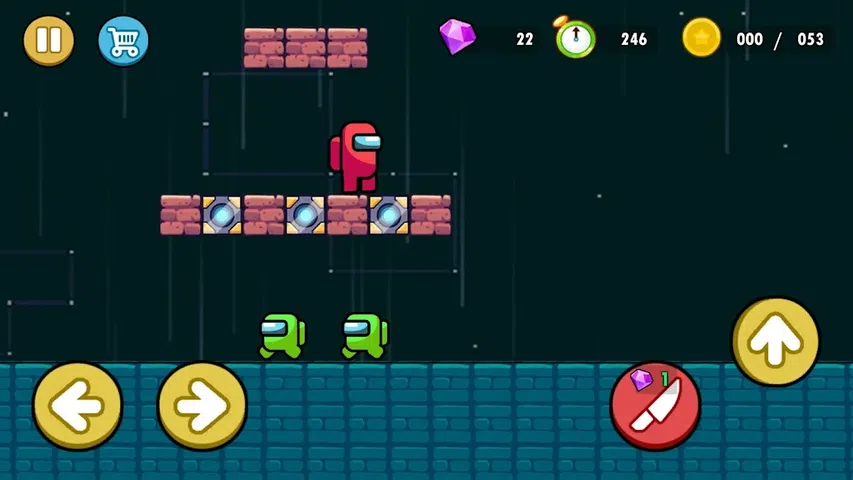Open the shopping cart store

coord(123,41)
